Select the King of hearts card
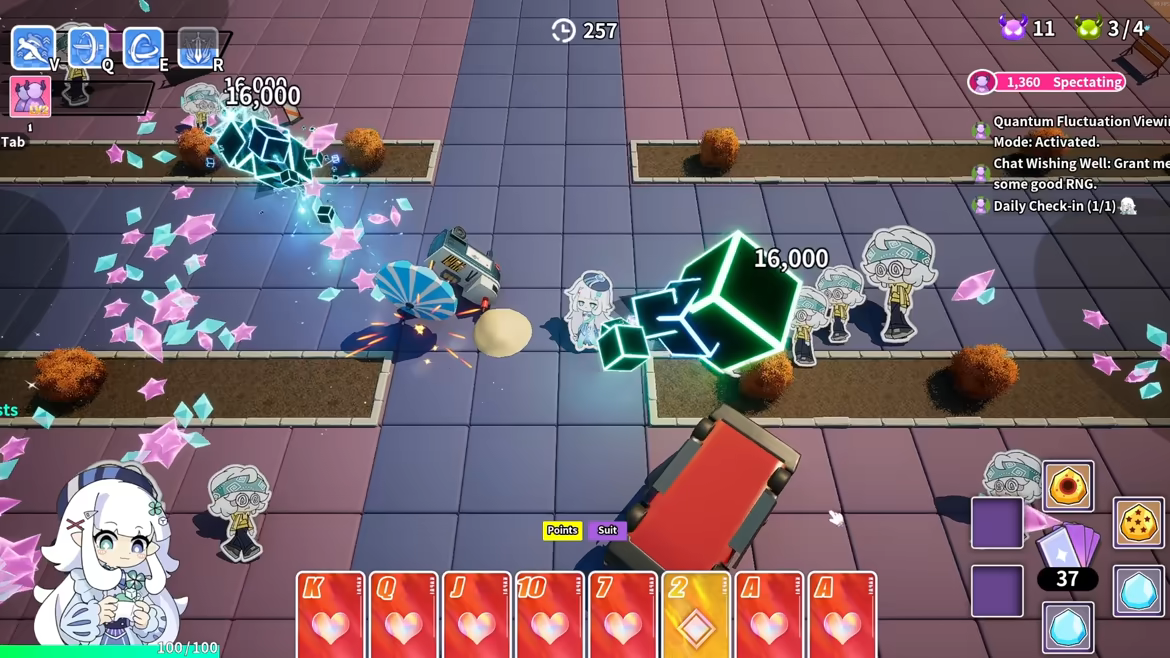Image resolution: width=1170 pixels, height=658 pixels. (x=330, y=614)
